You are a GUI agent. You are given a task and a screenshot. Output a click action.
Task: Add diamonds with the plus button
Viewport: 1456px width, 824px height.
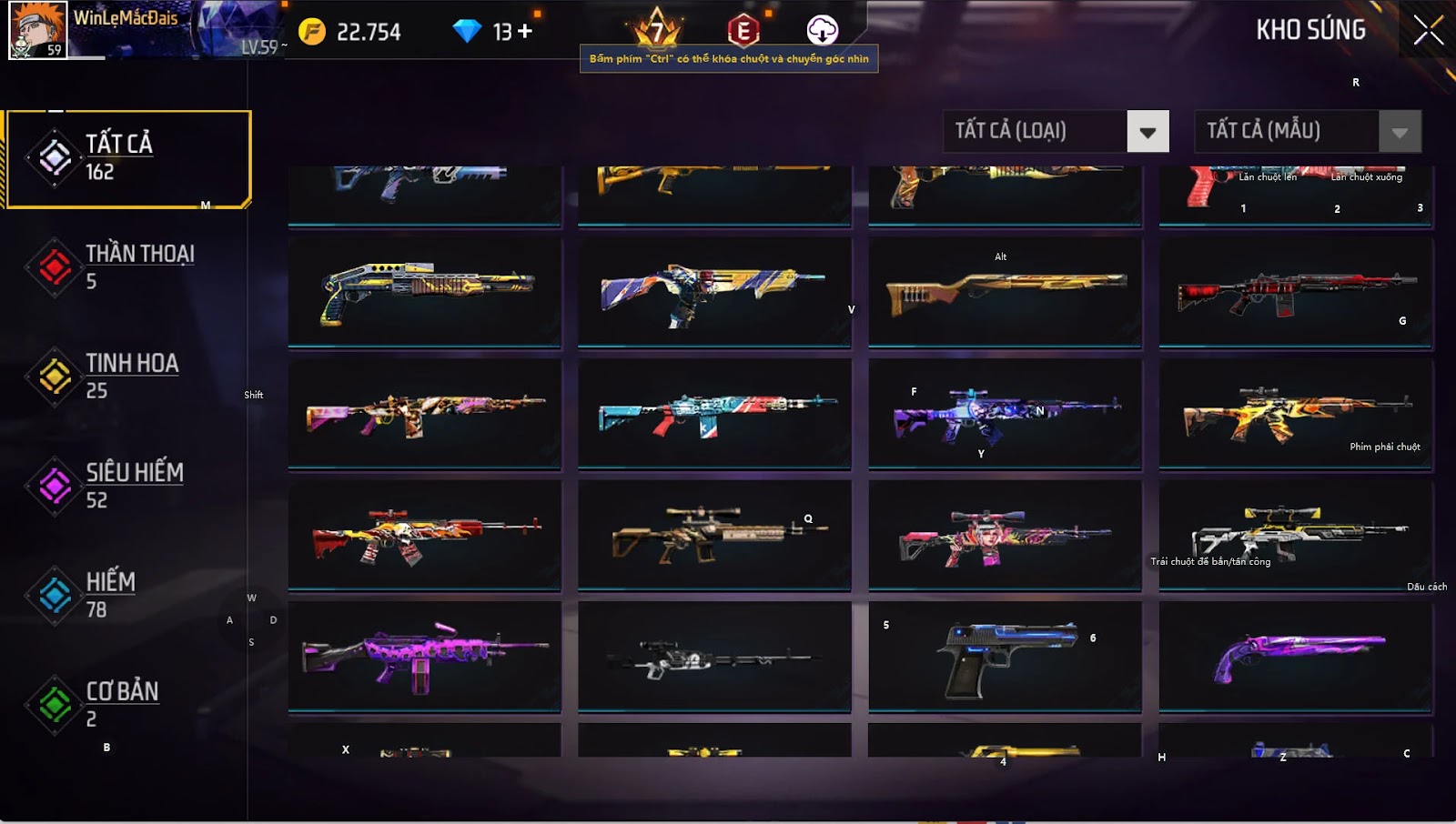(525, 32)
